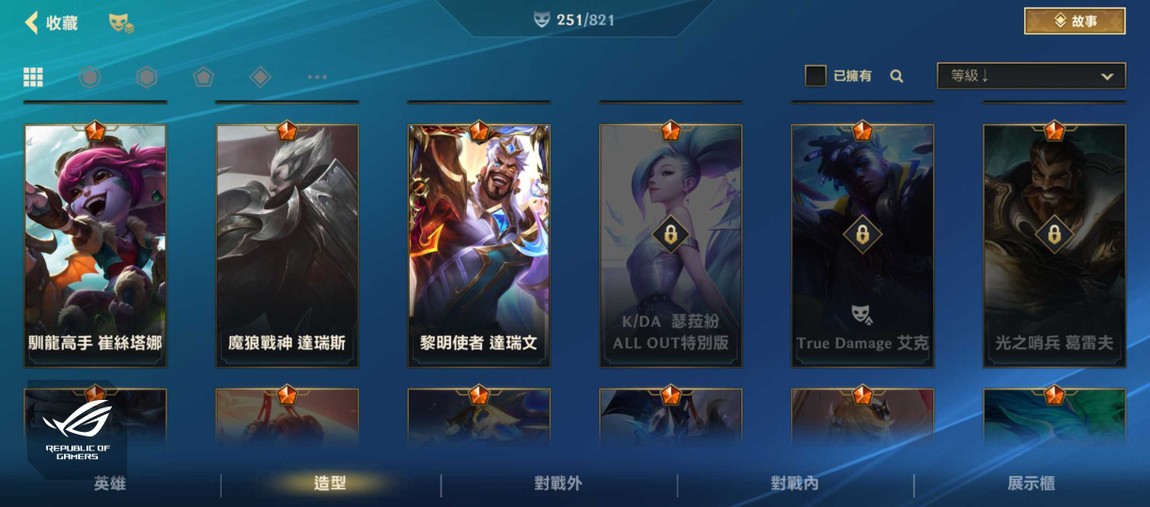Select the 魔狼戰神 達瑞斯 skin card
The height and width of the screenshot is (507, 1150).
(287, 245)
